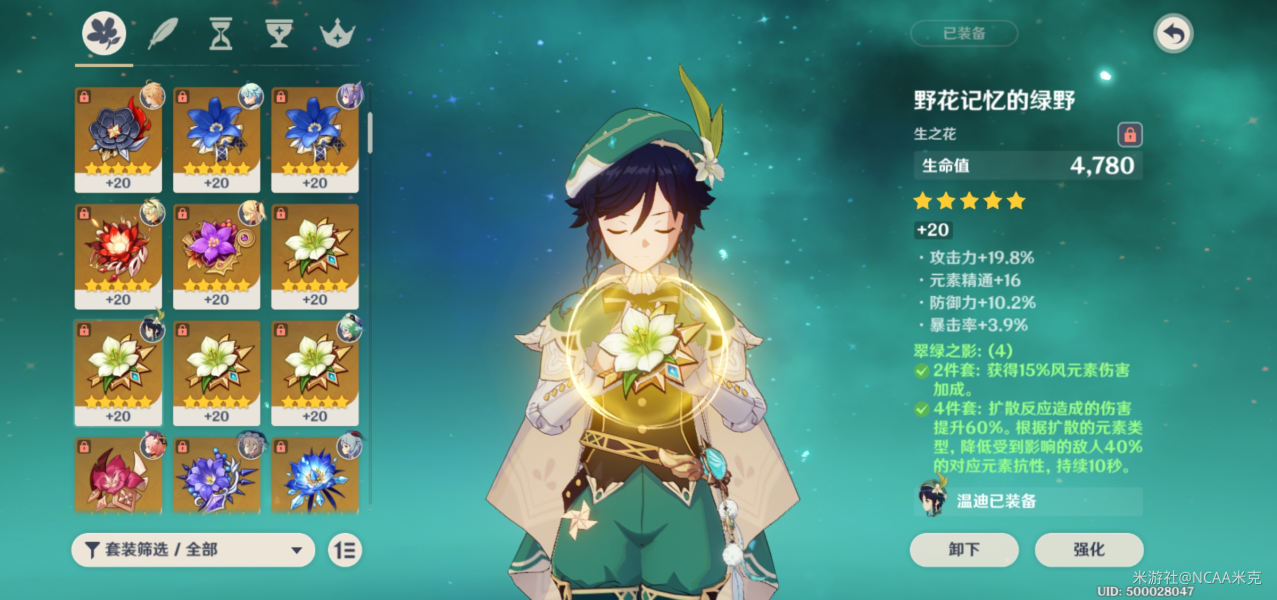
Task: Choose the glowing blue flower in bottom row
Action: tap(315, 474)
